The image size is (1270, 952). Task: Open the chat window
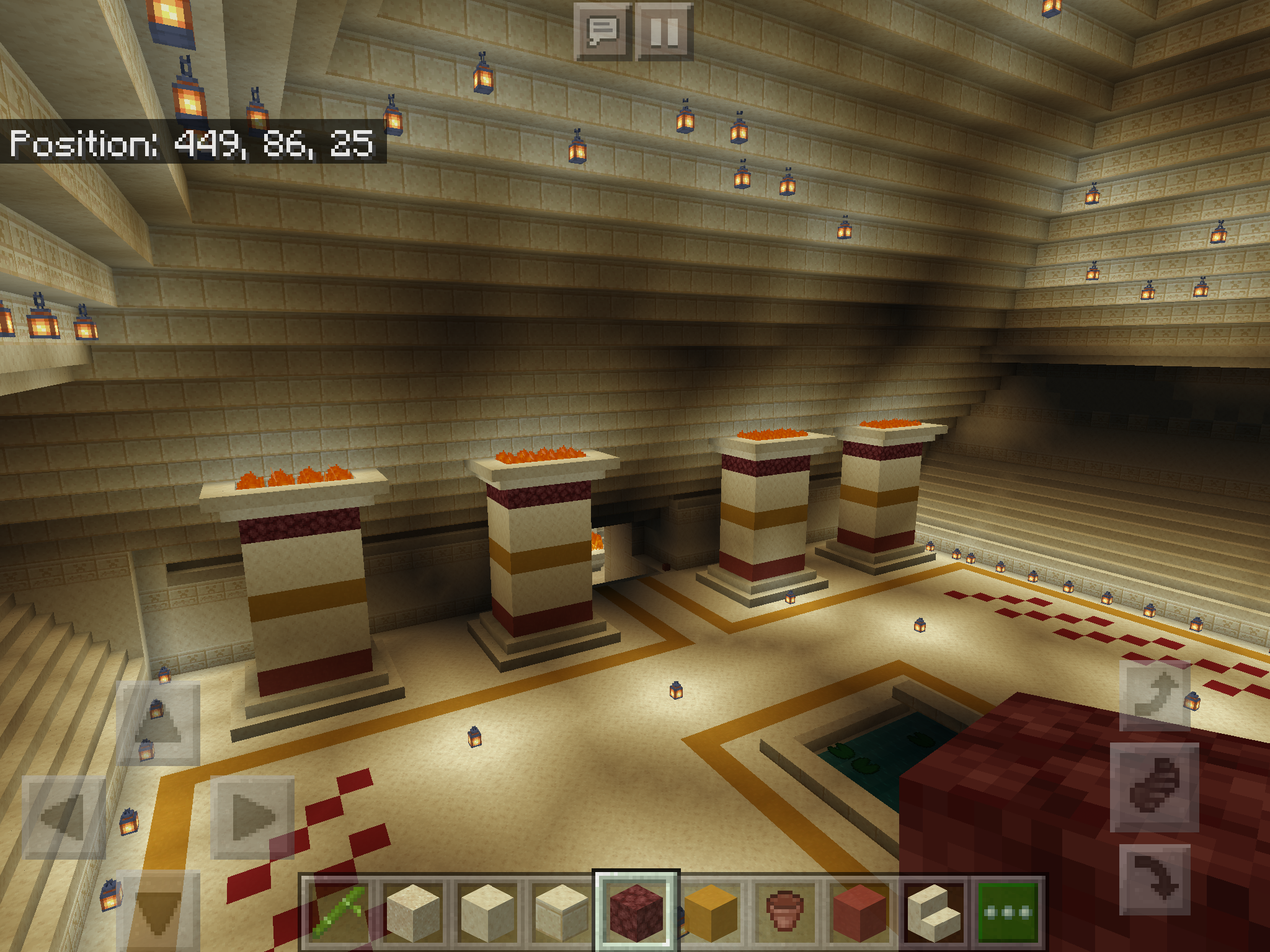pos(602,32)
